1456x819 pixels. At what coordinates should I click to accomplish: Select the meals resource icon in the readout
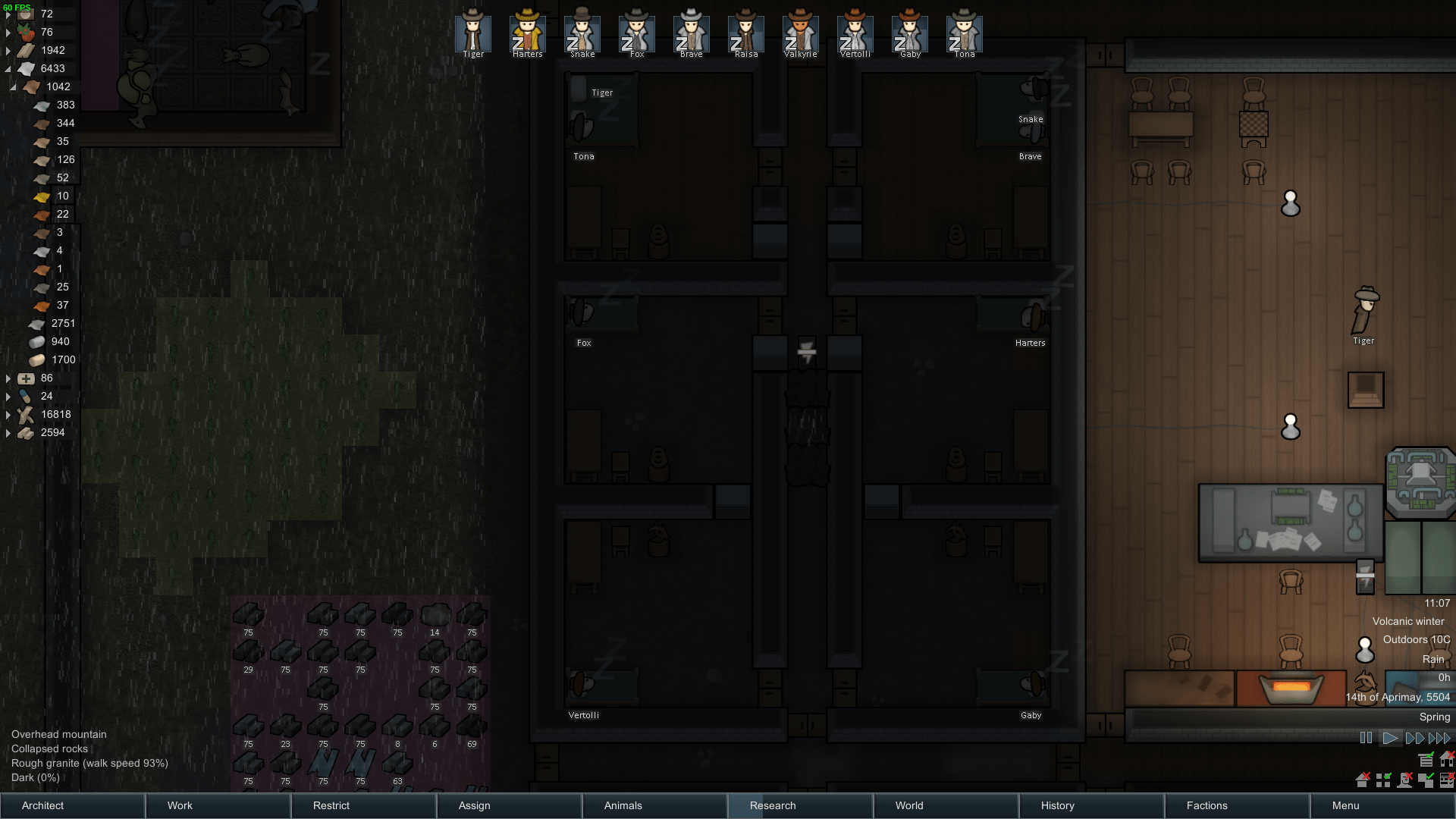pyautogui.click(x=27, y=14)
